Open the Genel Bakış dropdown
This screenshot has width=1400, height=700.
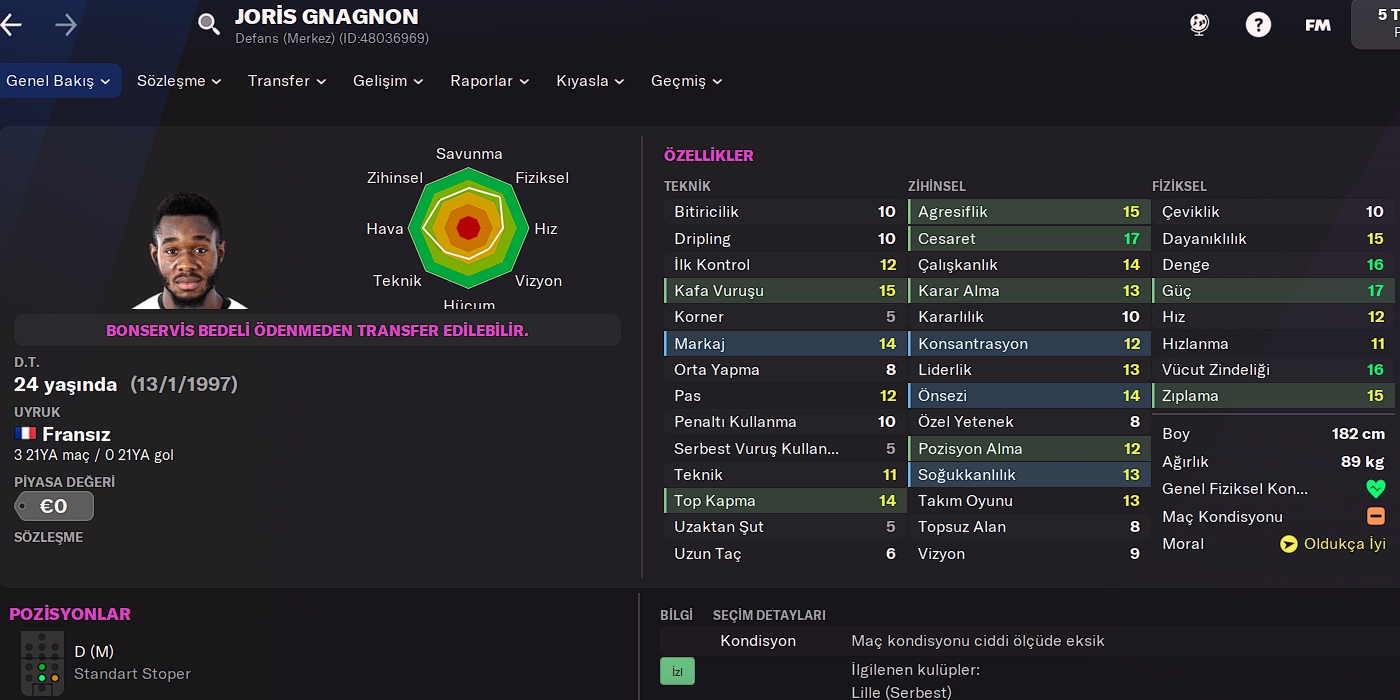60,81
